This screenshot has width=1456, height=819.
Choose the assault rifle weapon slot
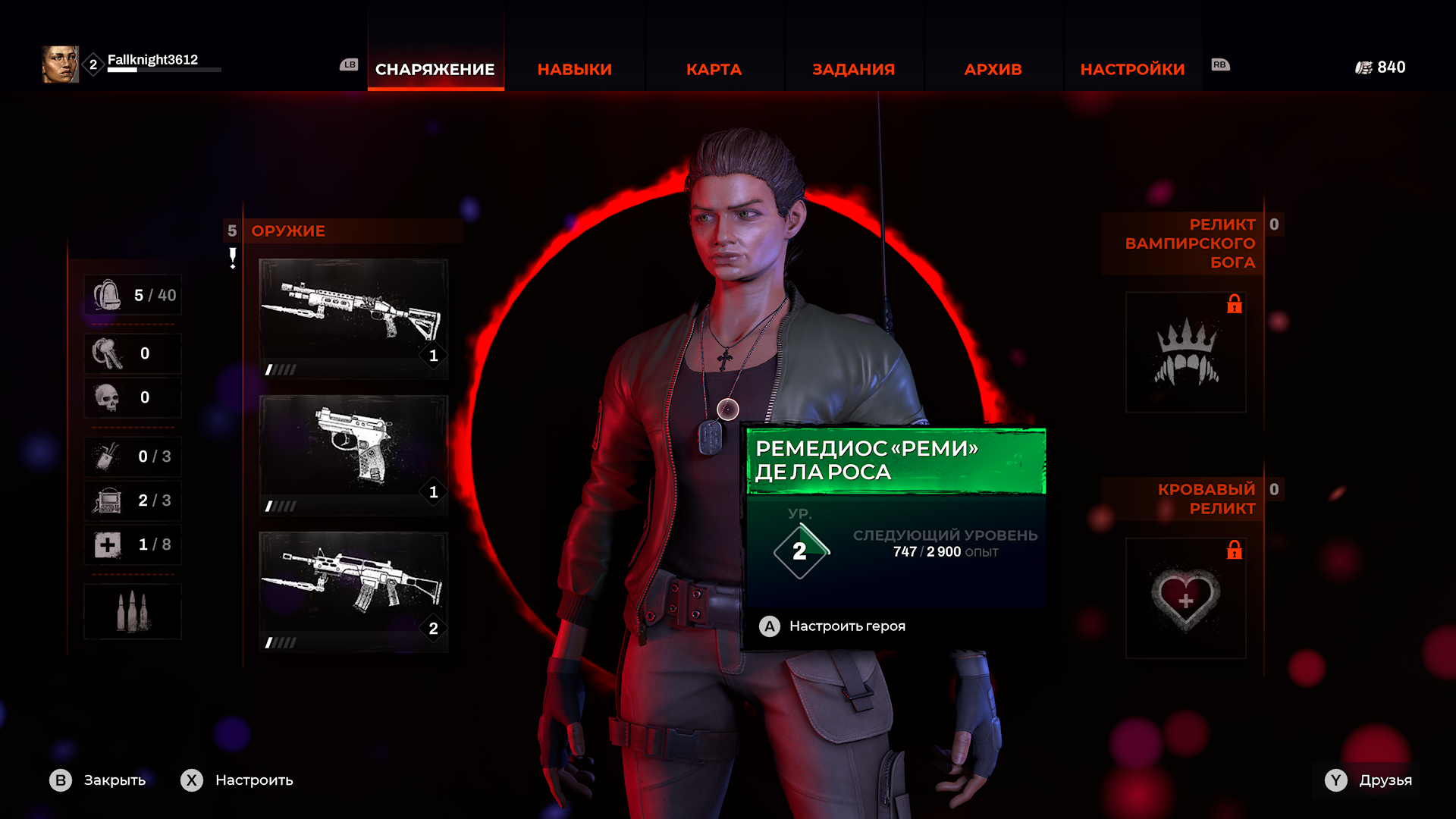[353, 591]
